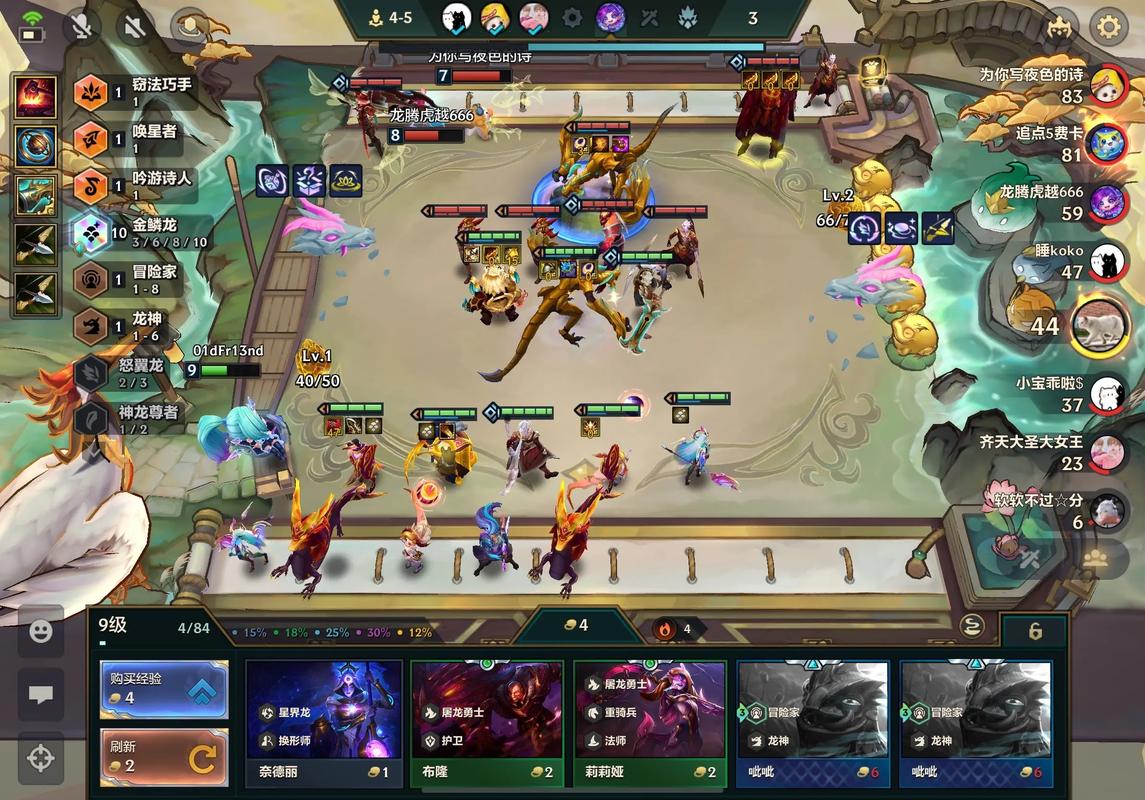Click the crosshair locate button

[x=41, y=758]
